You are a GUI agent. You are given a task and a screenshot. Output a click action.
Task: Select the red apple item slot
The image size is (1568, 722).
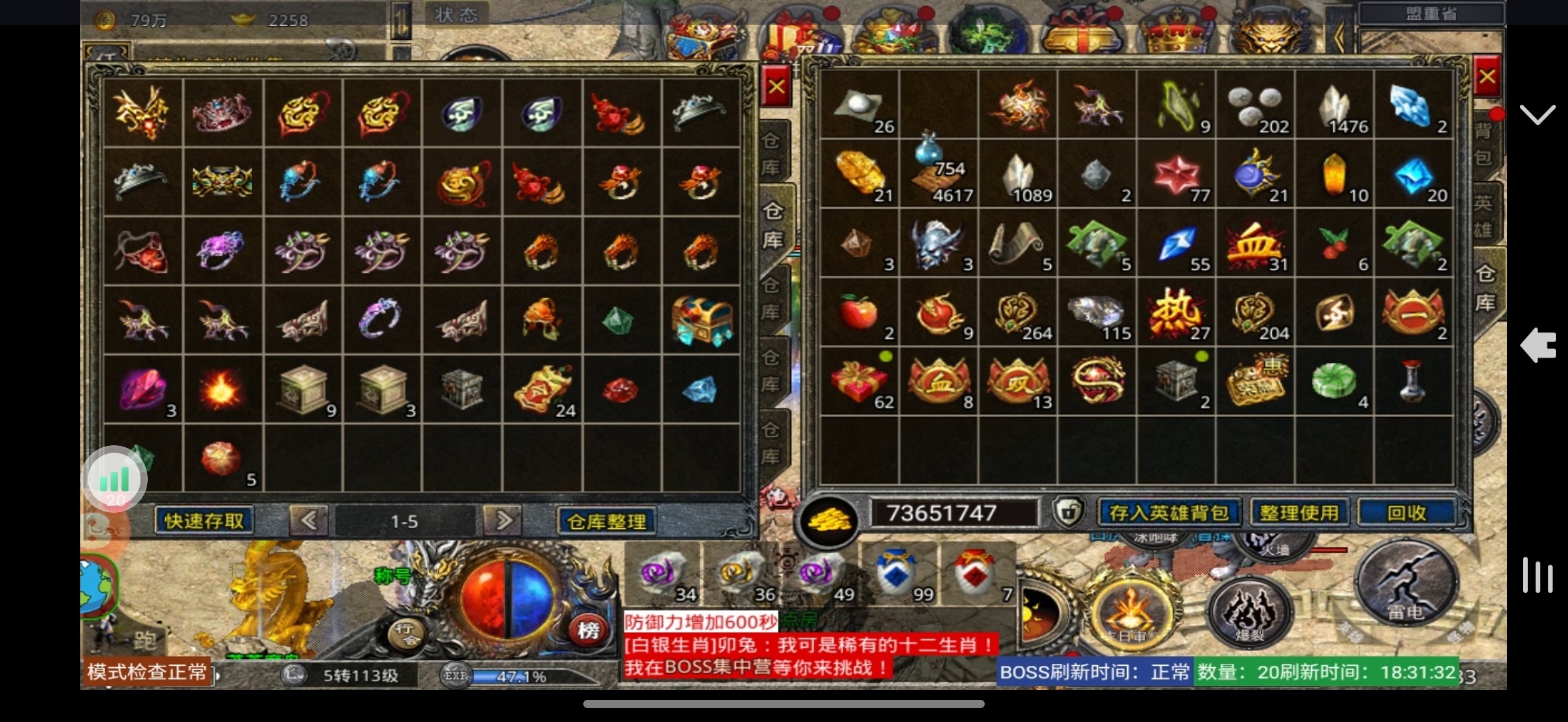[859, 312]
